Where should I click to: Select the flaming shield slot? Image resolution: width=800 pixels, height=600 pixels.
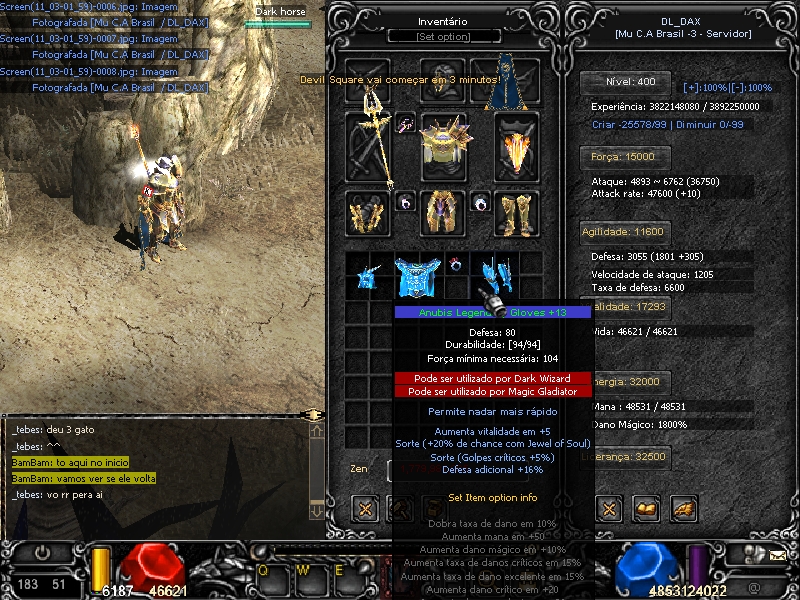(x=516, y=148)
